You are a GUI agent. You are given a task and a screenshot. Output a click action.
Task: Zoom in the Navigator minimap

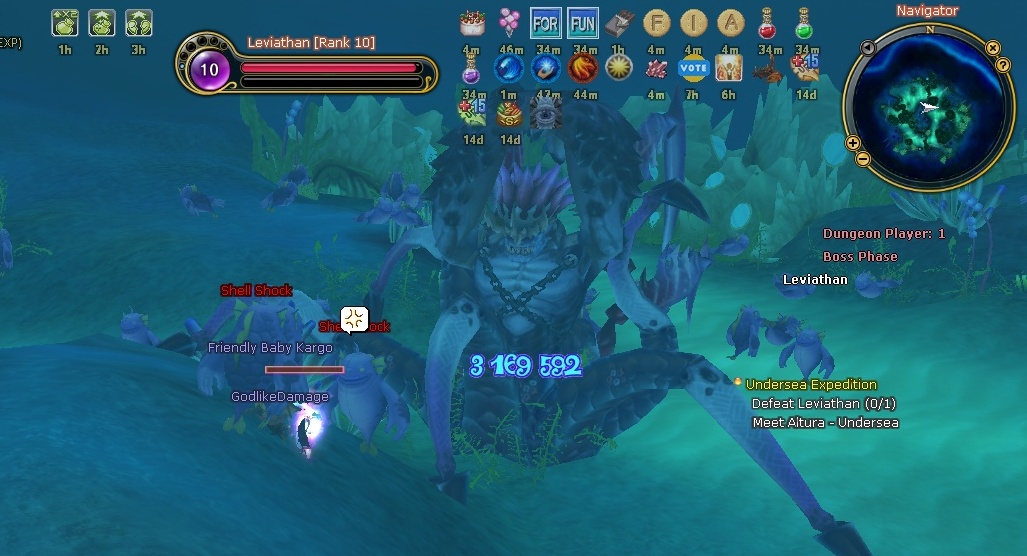click(853, 143)
